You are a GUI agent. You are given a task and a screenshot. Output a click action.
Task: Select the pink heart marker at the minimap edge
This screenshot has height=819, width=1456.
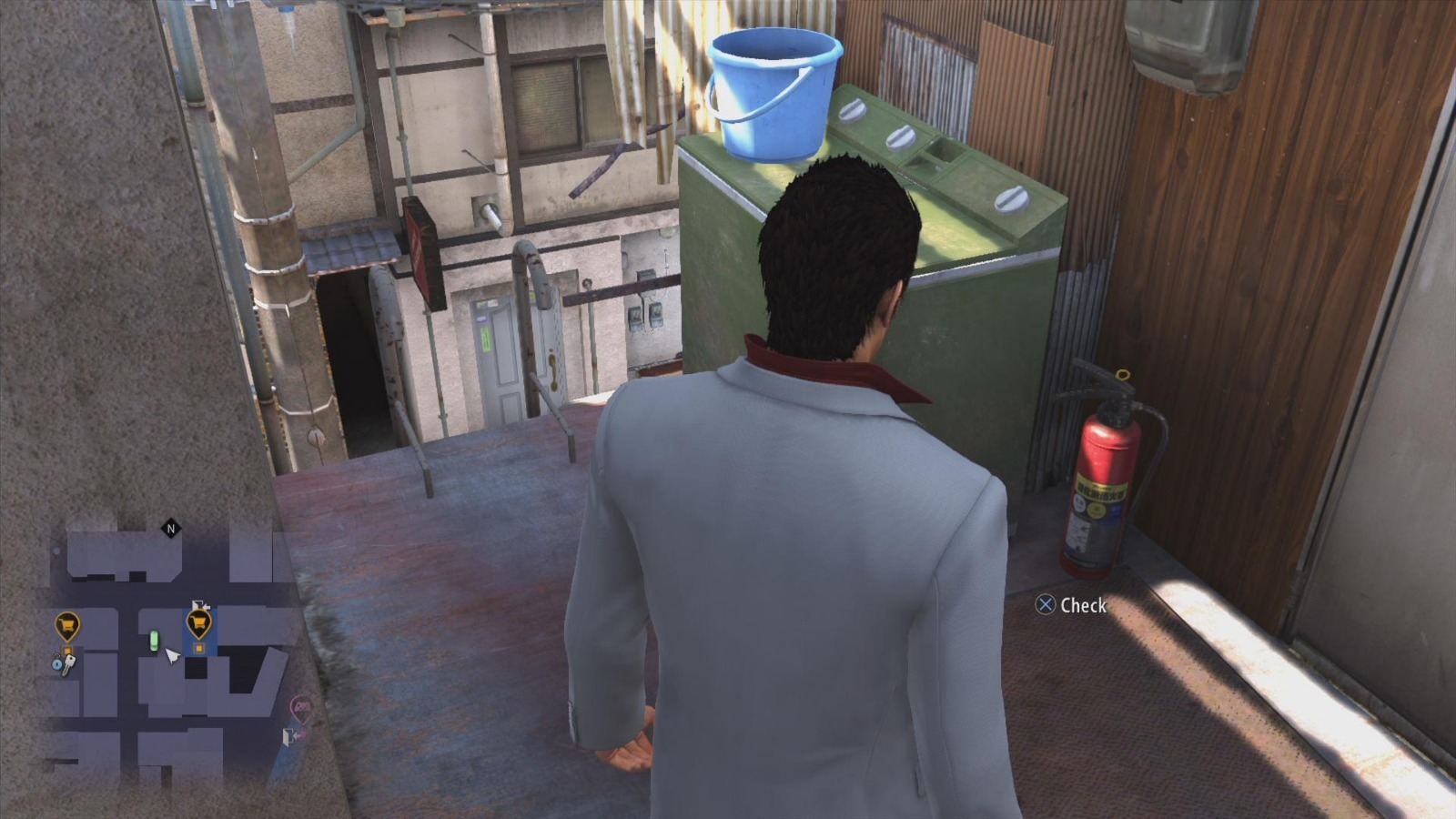(x=300, y=708)
